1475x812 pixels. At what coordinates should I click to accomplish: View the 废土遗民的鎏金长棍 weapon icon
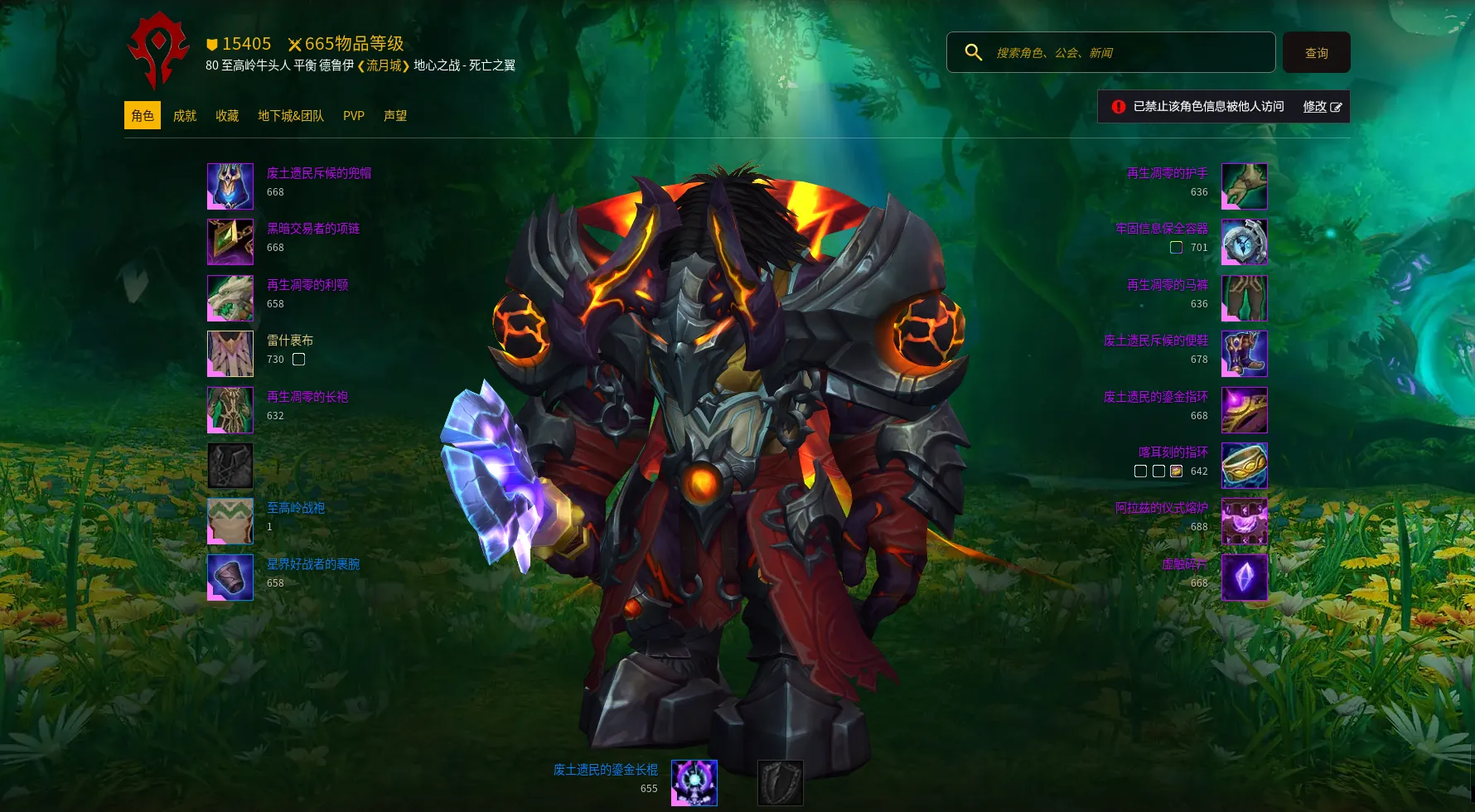click(694, 783)
